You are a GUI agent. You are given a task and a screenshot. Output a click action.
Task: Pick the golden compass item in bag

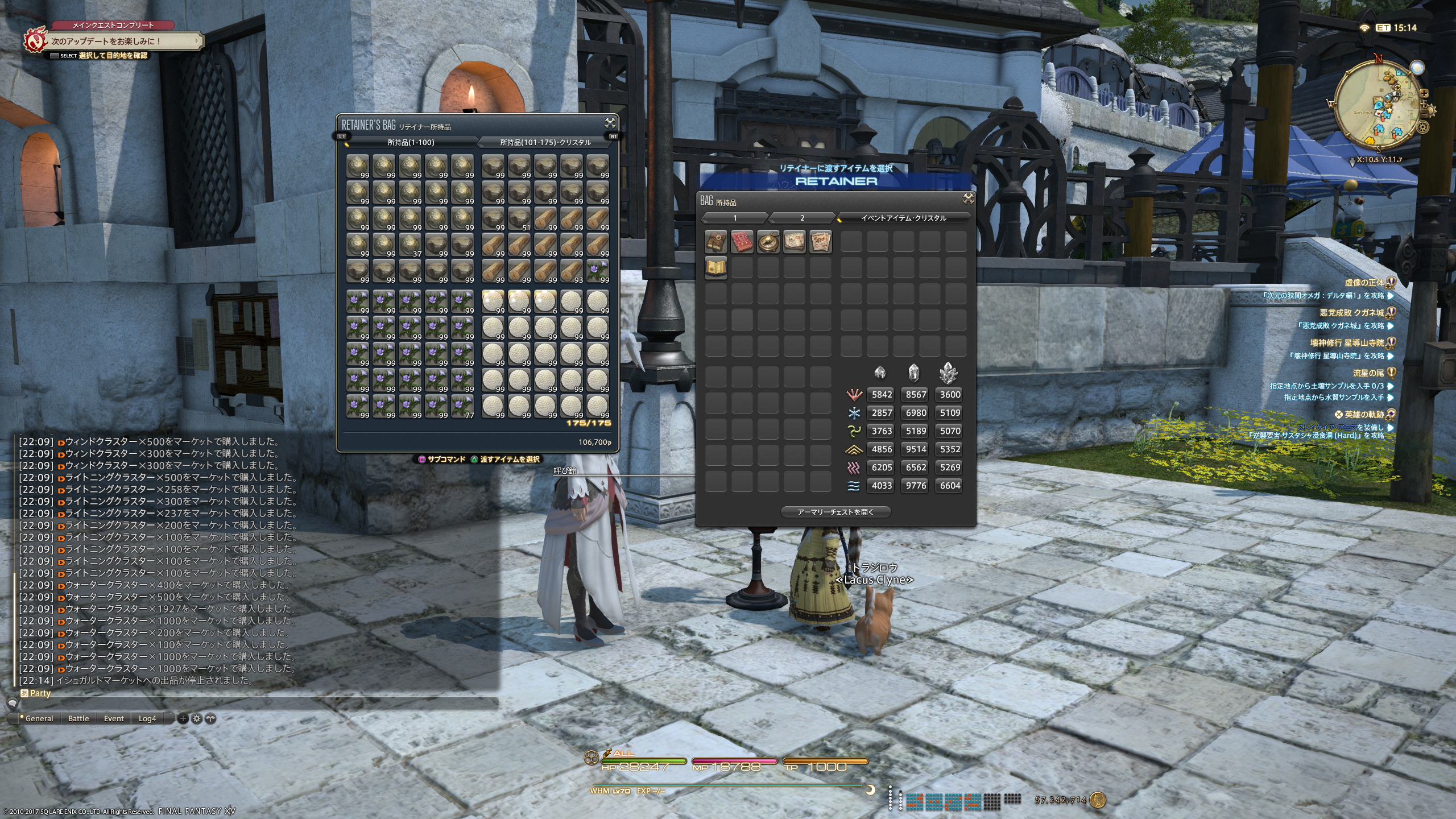768,242
